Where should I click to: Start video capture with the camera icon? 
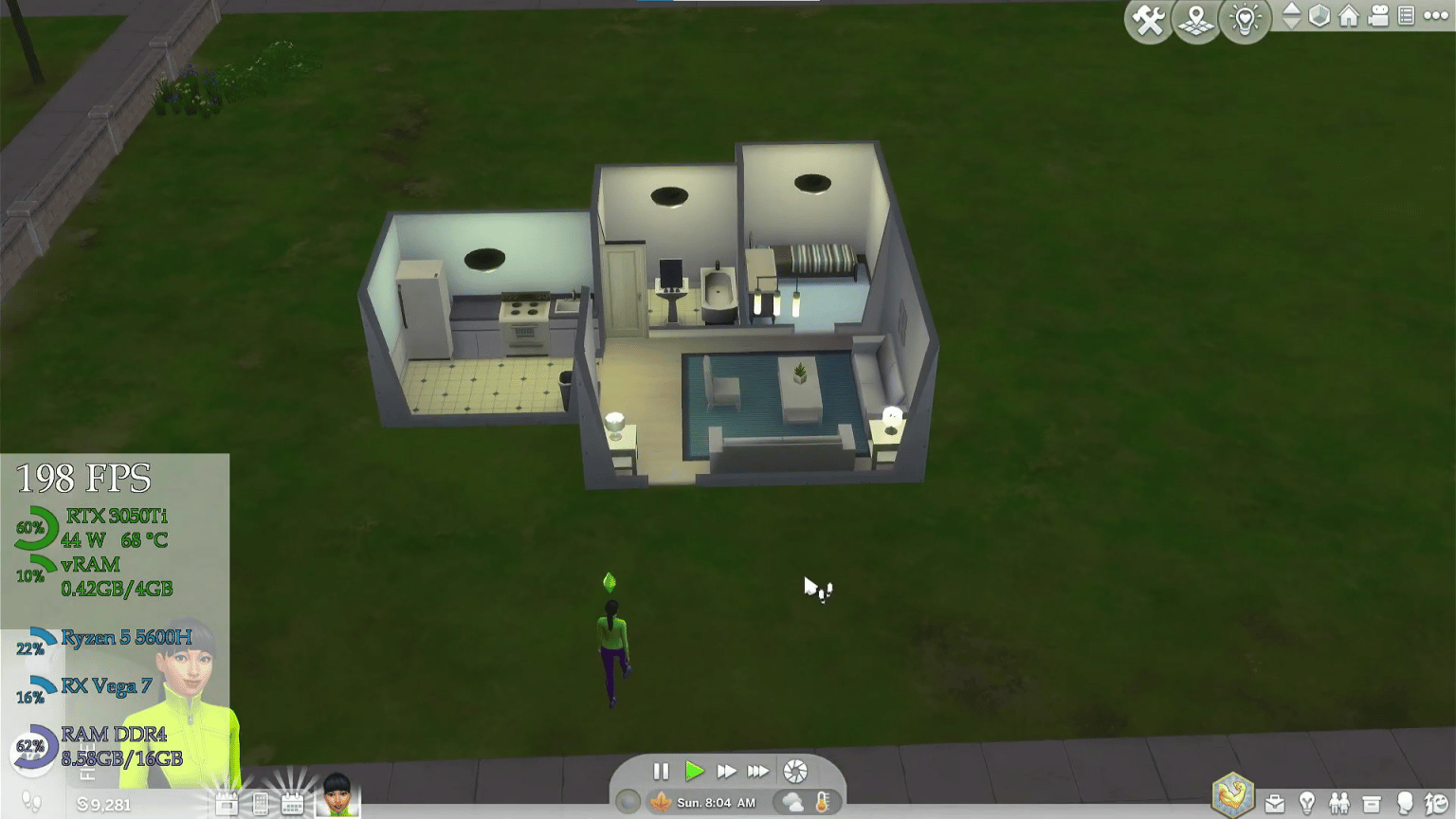pyautogui.click(x=1379, y=17)
